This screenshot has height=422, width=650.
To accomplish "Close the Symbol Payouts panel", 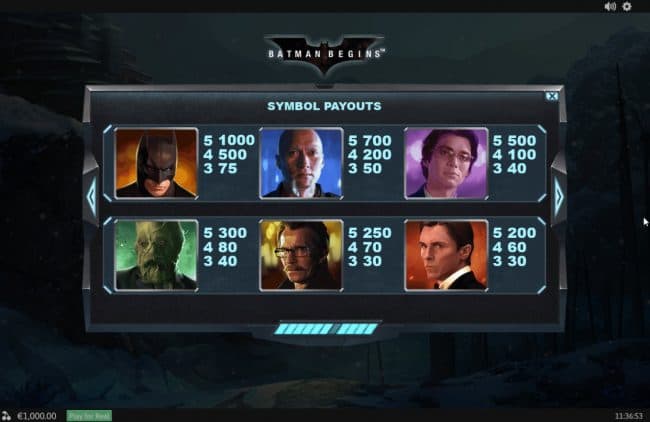I will (551, 96).
